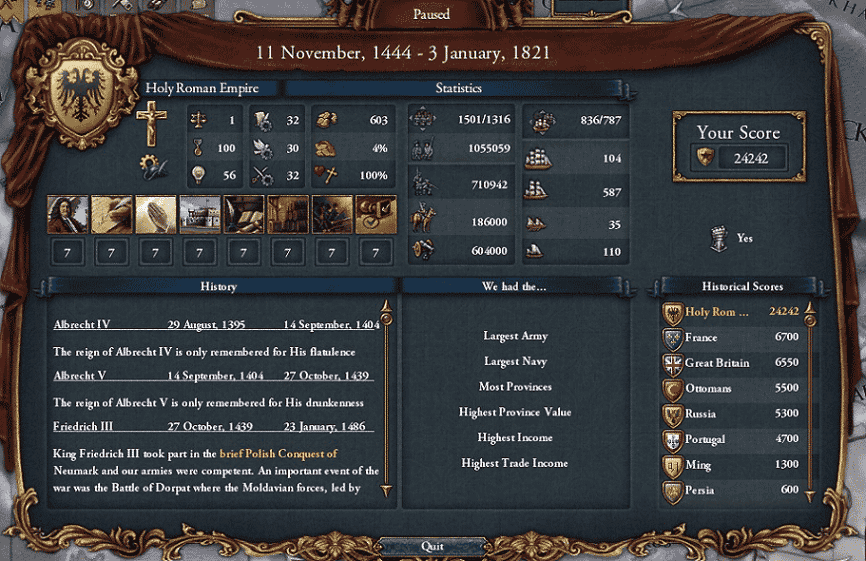Quit from the end game screen
The height and width of the screenshot is (561, 866).
(x=432, y=547)
